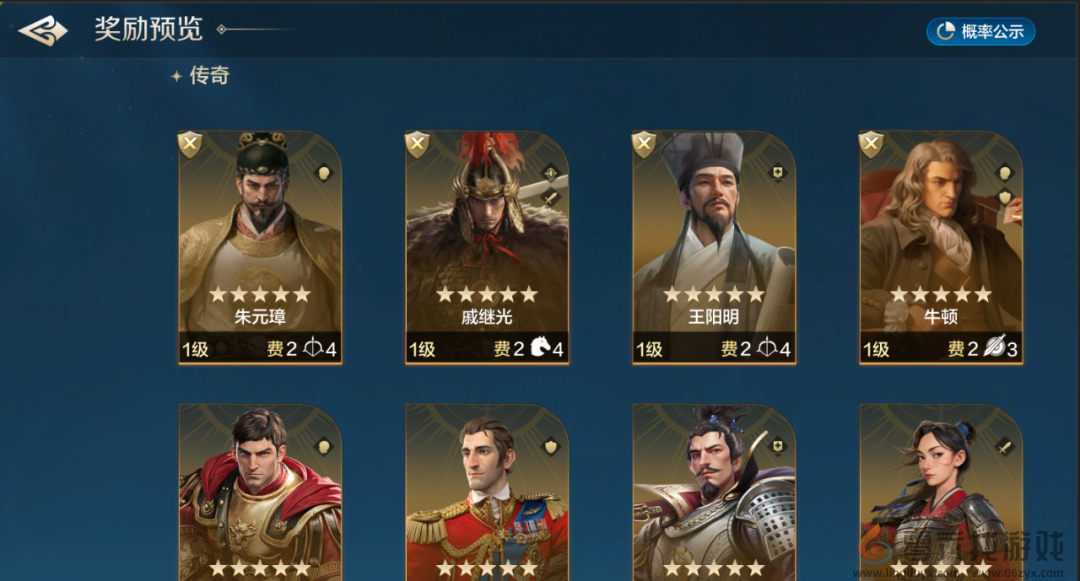View the 王阳明 hero card
Image resolution: width=1080 pixels, height=581 pixels.
click(714, 247)
